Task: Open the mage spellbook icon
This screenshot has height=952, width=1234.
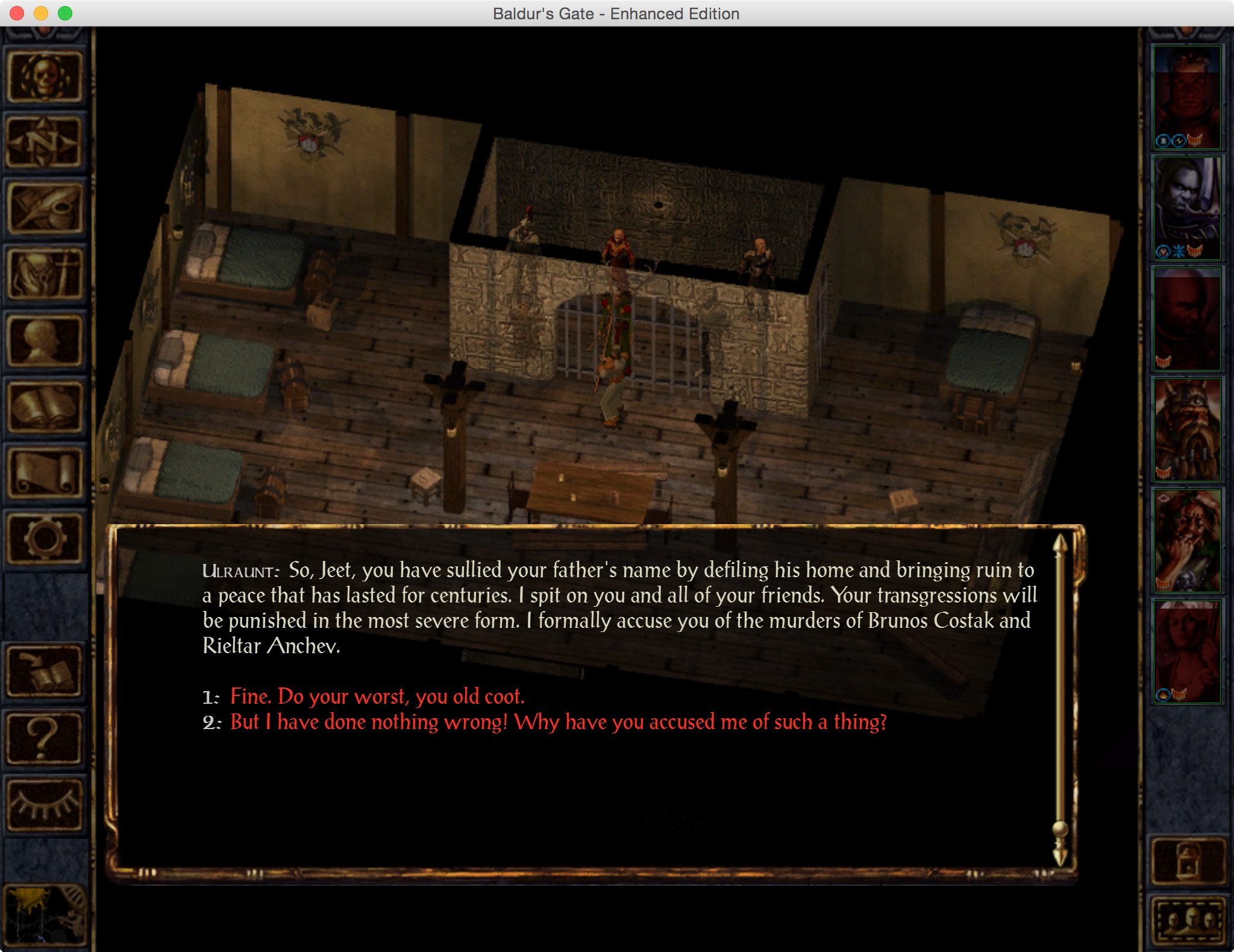Action: pos(44,407)
